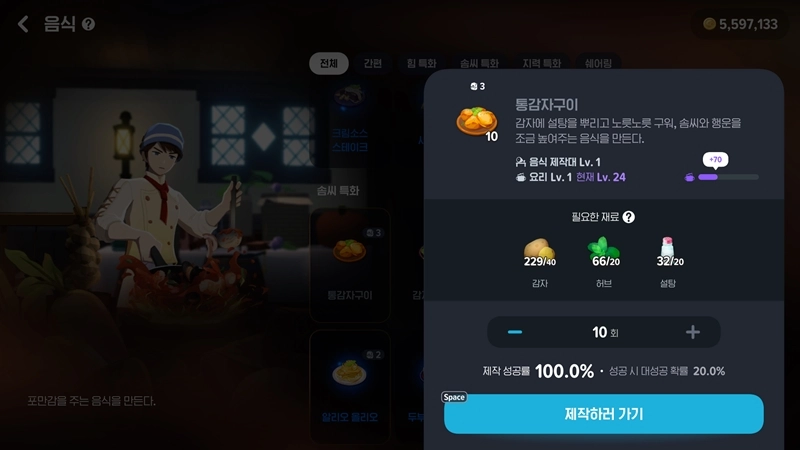Switch to the 간편 tab
800x450 pixels.
tap(372, 64)
